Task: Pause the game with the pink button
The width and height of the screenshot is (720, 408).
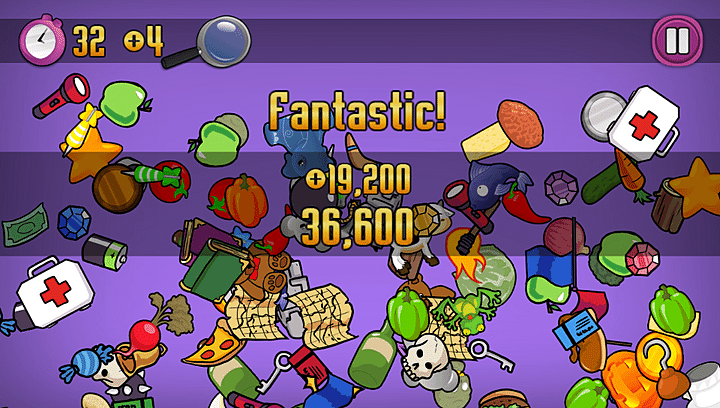Action: coord(672,41)
